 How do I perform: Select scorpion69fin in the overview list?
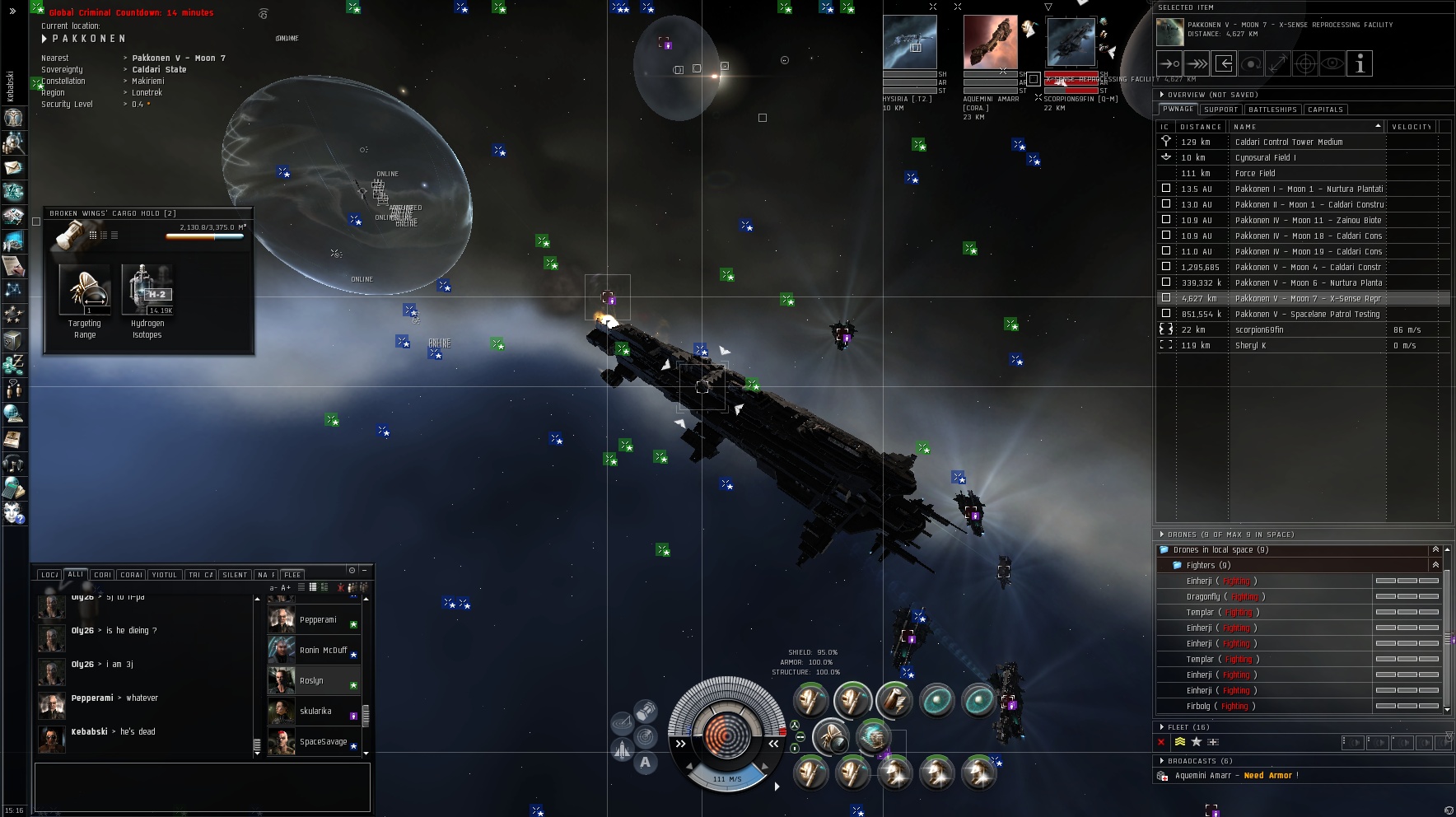(x=1259, y=329)
